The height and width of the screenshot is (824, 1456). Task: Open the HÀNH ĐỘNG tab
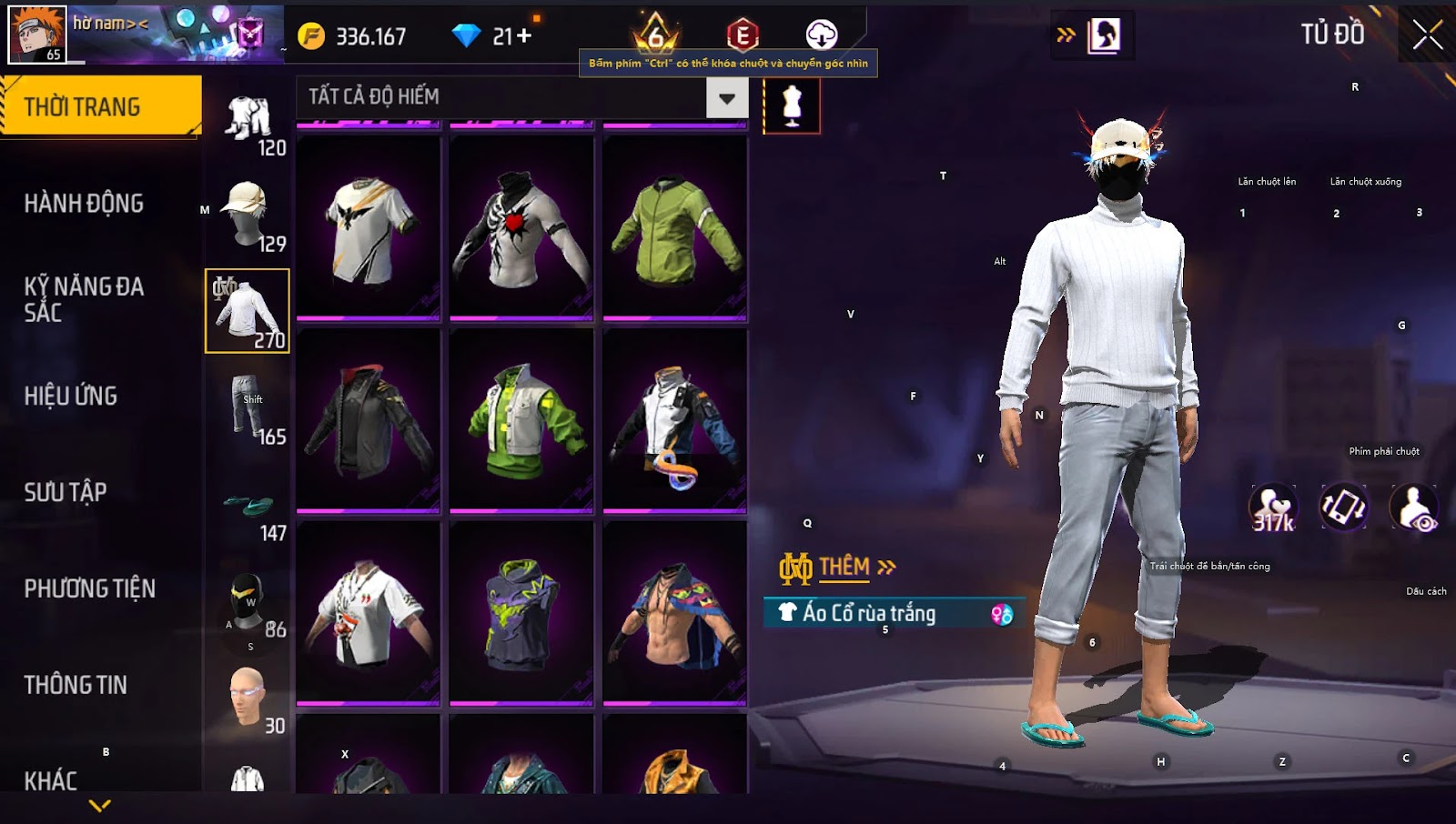pyautogui.click(x=84, y=203)
